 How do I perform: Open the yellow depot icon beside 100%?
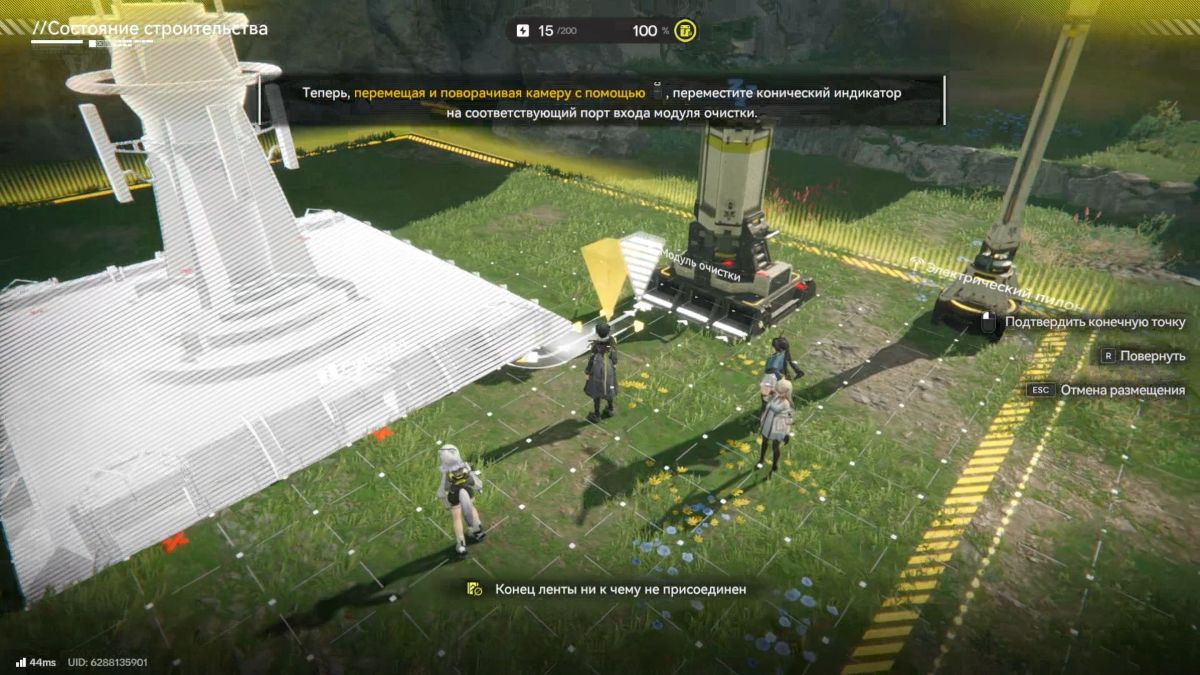tap(685, 31)
